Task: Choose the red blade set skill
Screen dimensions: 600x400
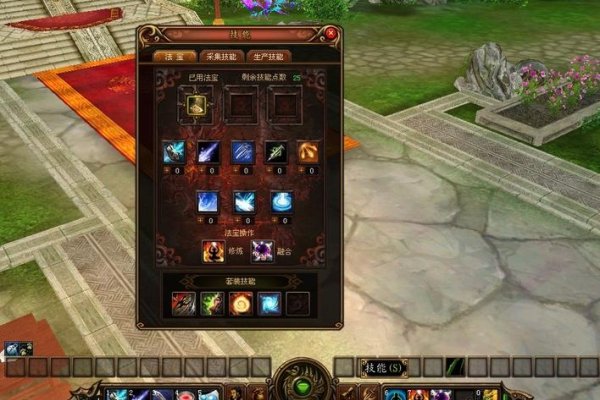Action: (183, 303)
